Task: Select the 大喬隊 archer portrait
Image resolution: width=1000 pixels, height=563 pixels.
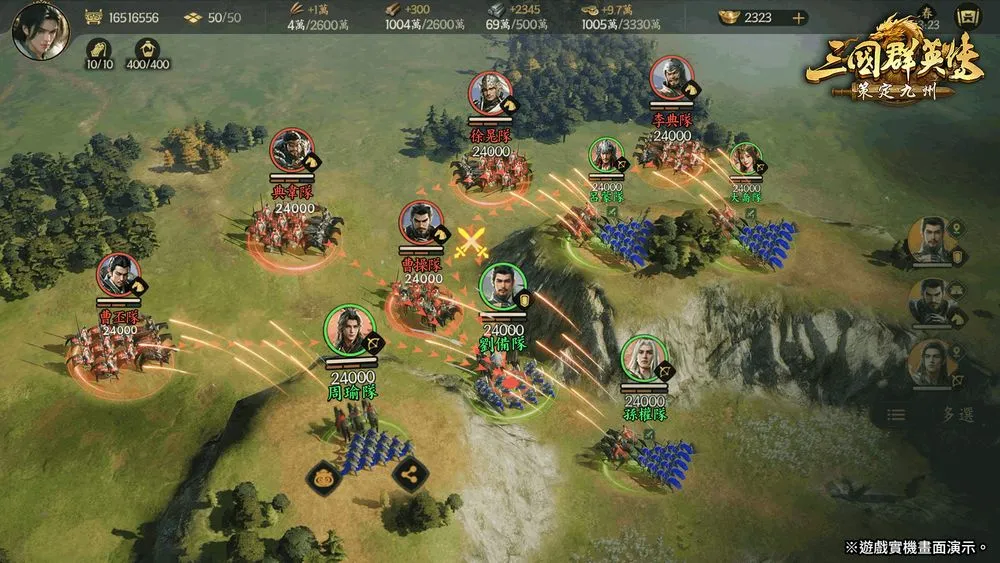Action: (745, 160)
